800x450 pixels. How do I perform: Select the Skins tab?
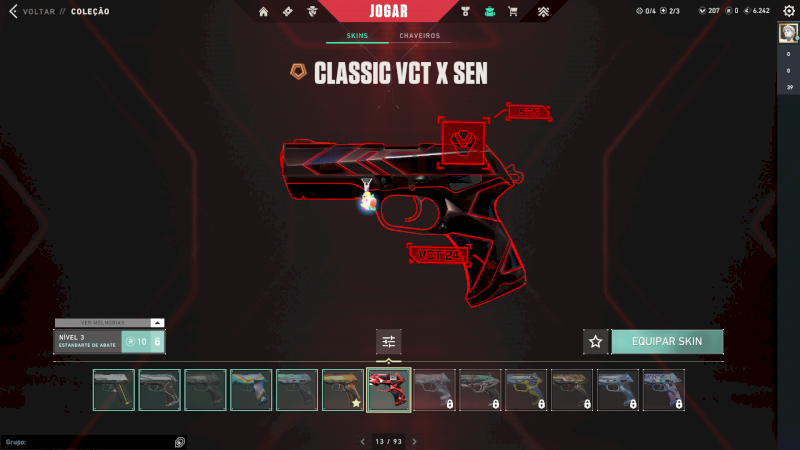(357, 36)
